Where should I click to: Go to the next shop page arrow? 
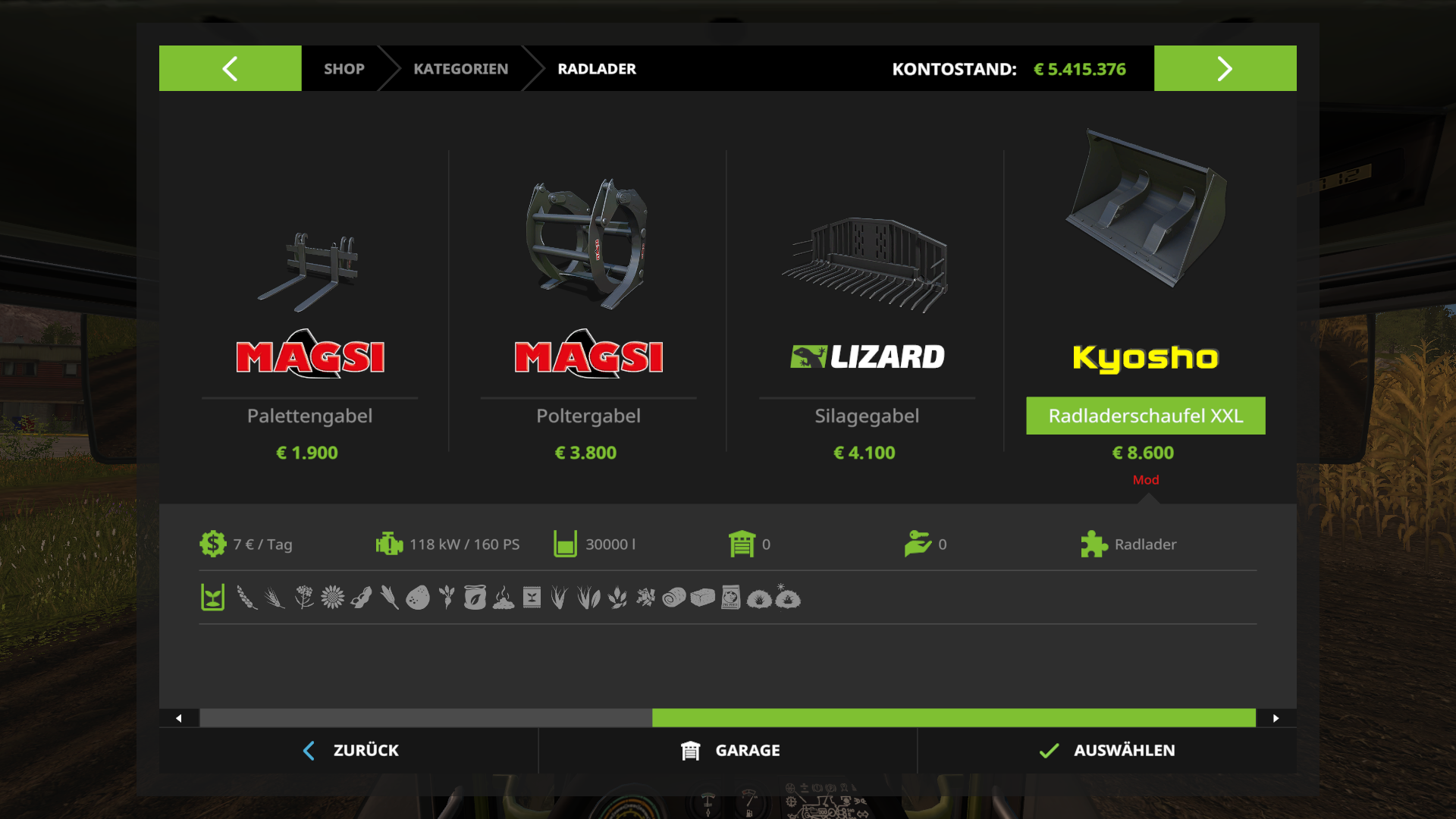click(1225, 69)
